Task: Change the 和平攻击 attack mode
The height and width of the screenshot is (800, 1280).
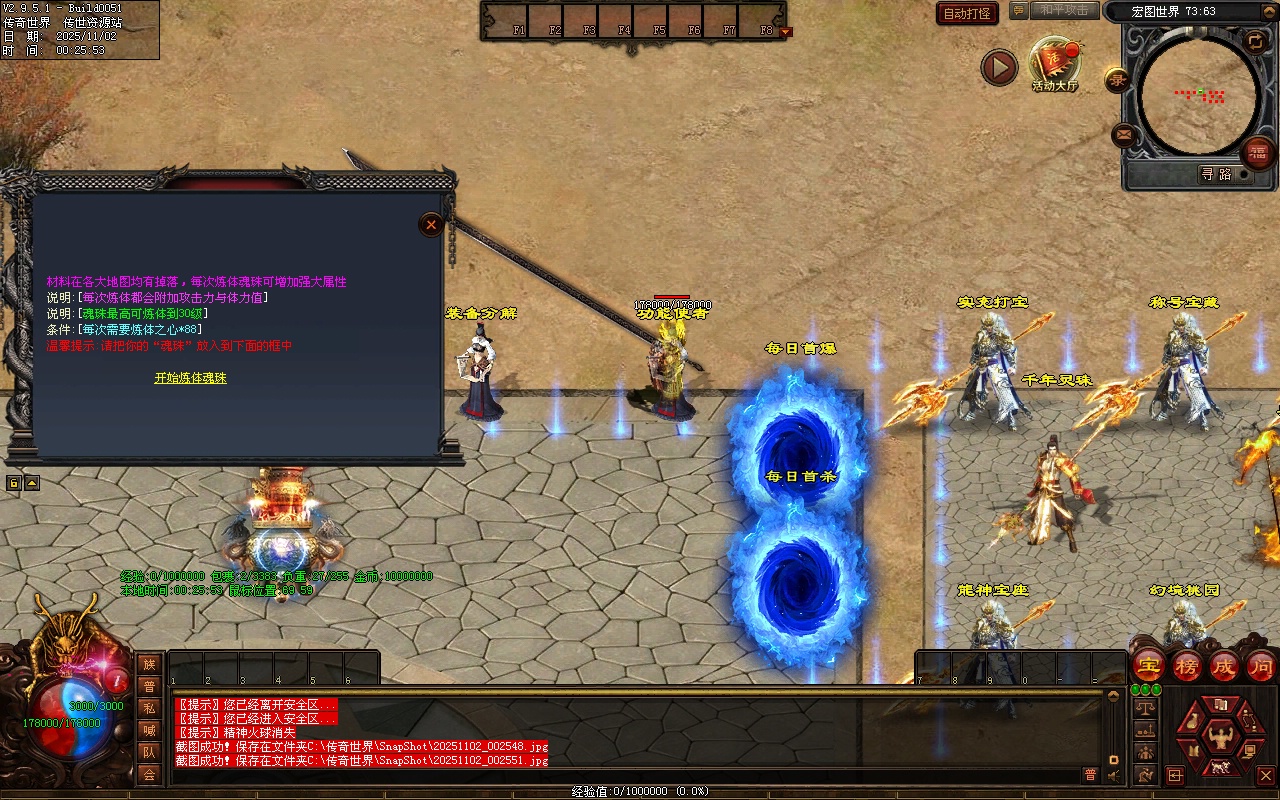Action: [x=1063, y=10]
